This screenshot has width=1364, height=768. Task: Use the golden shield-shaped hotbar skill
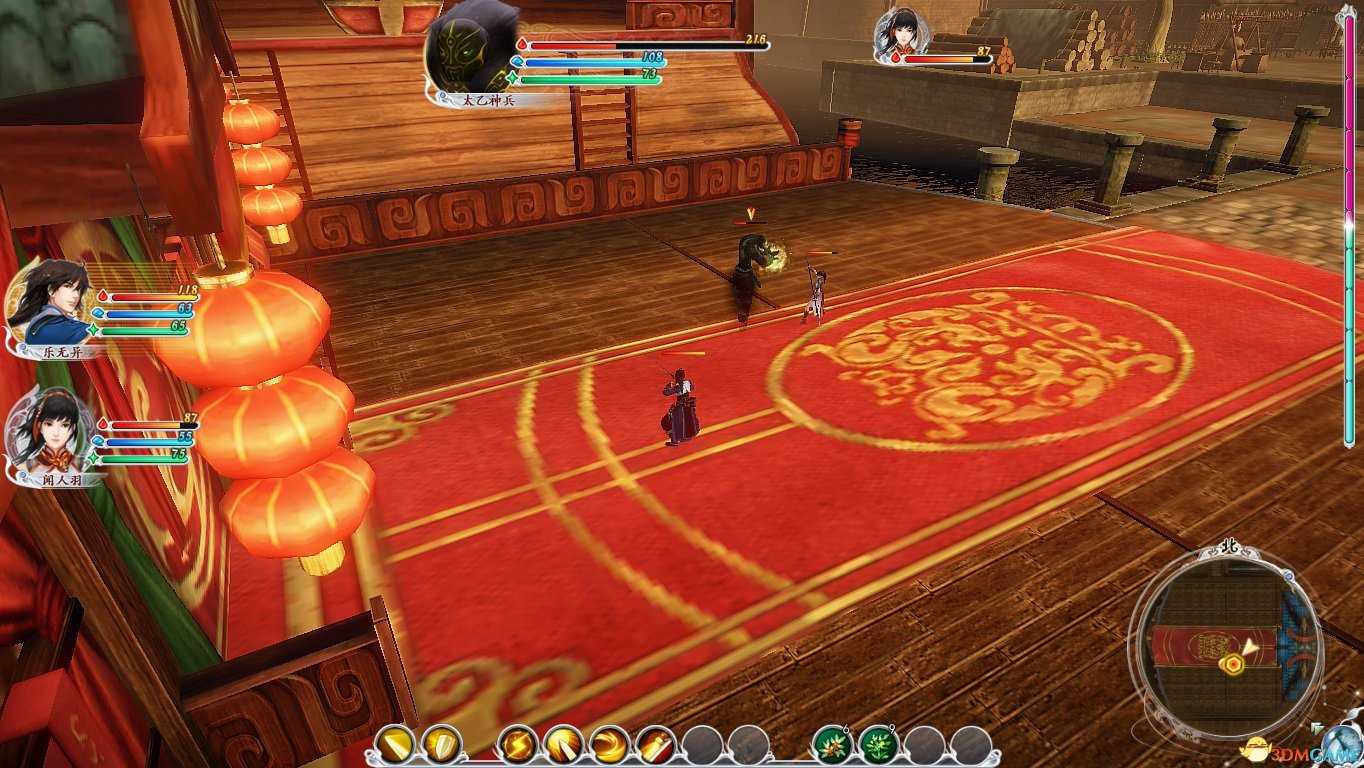coord(441,744)
